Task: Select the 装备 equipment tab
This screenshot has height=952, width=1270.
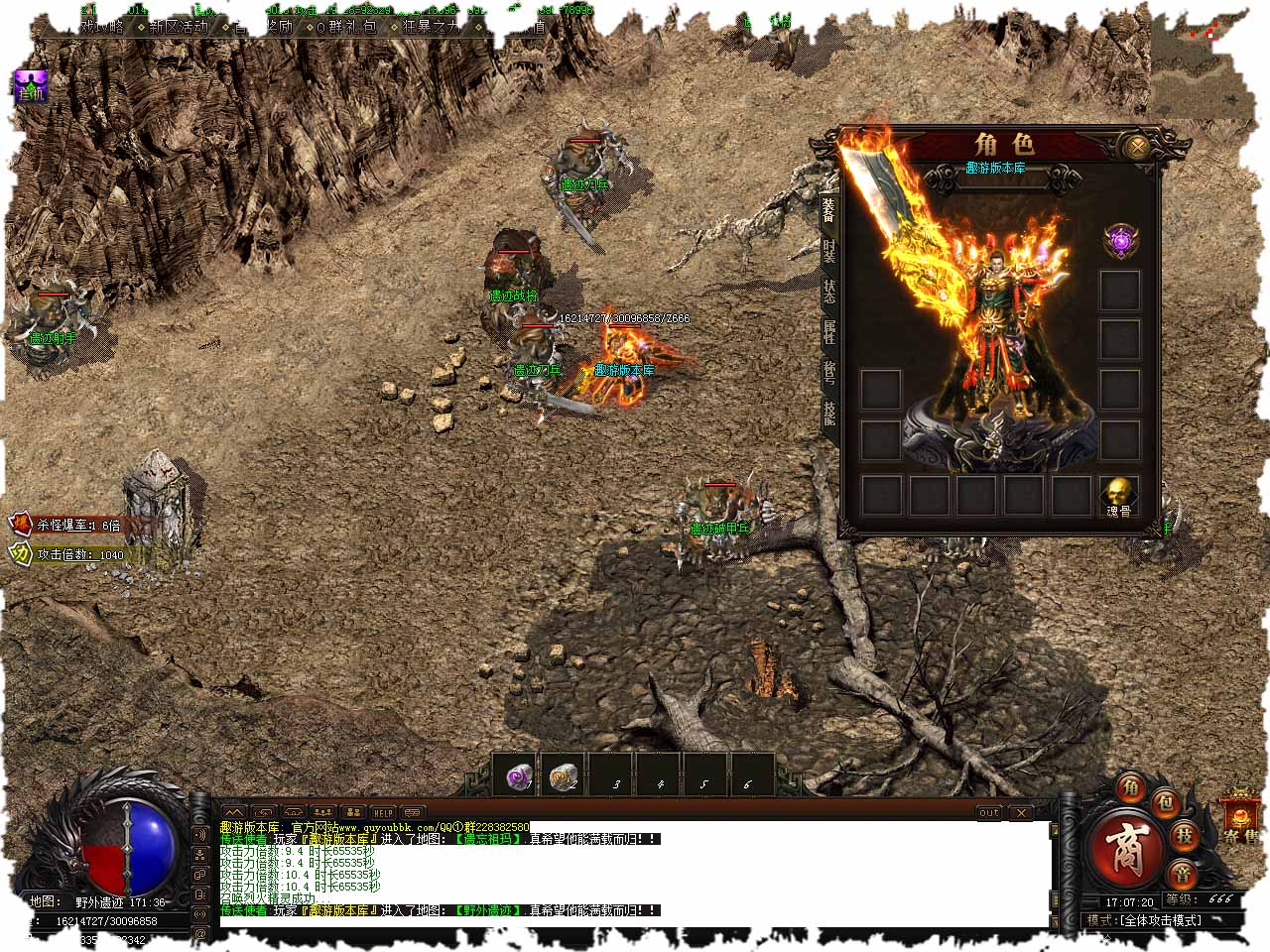Action: (828, 209)
